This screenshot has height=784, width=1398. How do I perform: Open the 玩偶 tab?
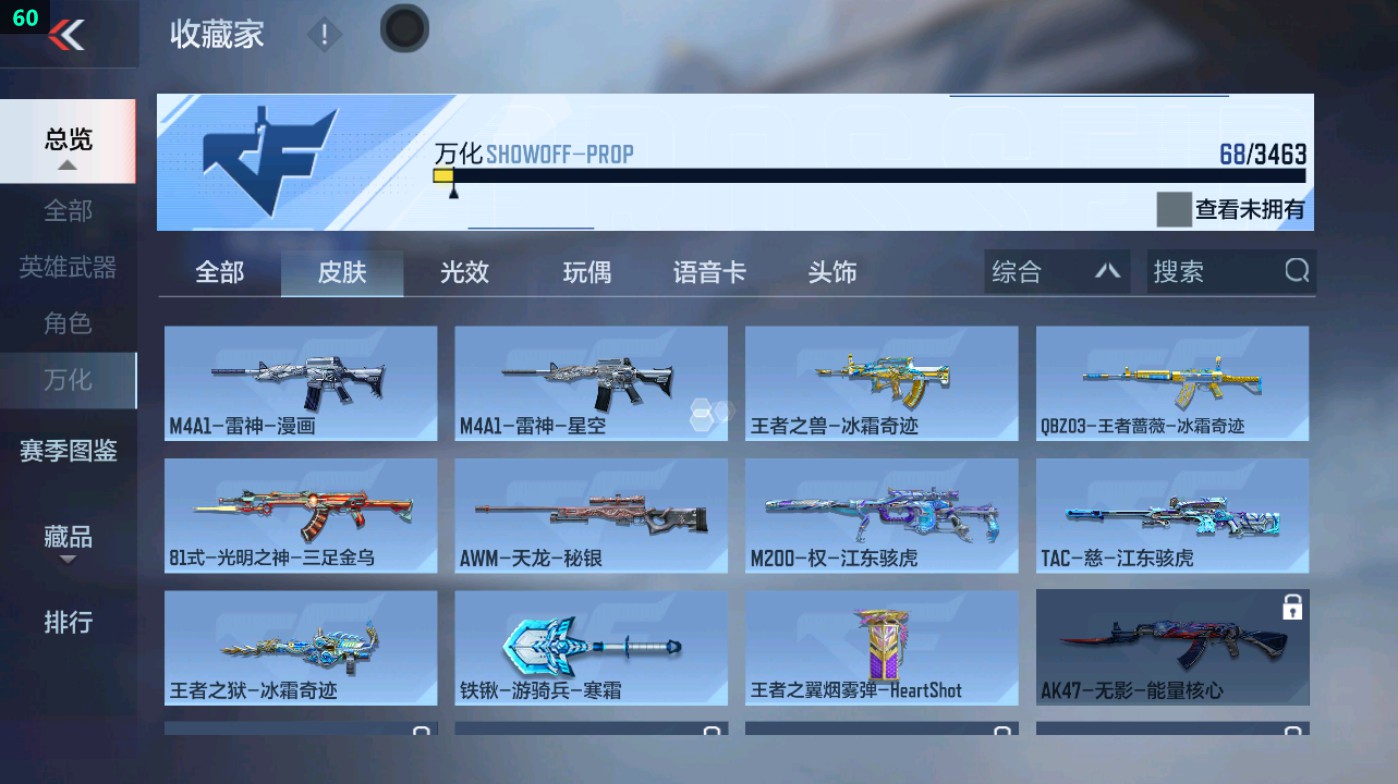pos(587,271)
